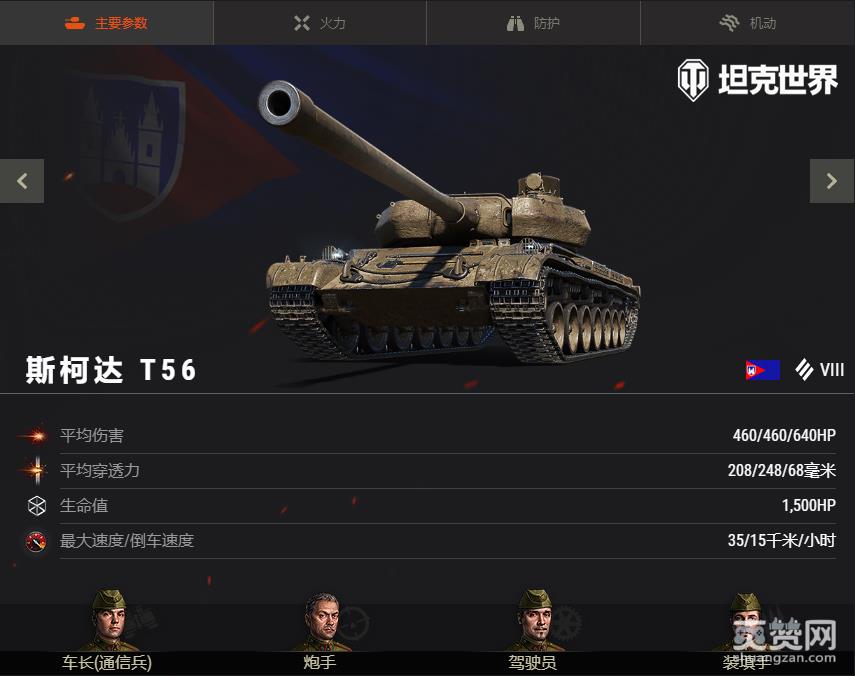Open the 火力 firepower tab
This screenshot has width=855, height=676.
click(x=320, y=23)
